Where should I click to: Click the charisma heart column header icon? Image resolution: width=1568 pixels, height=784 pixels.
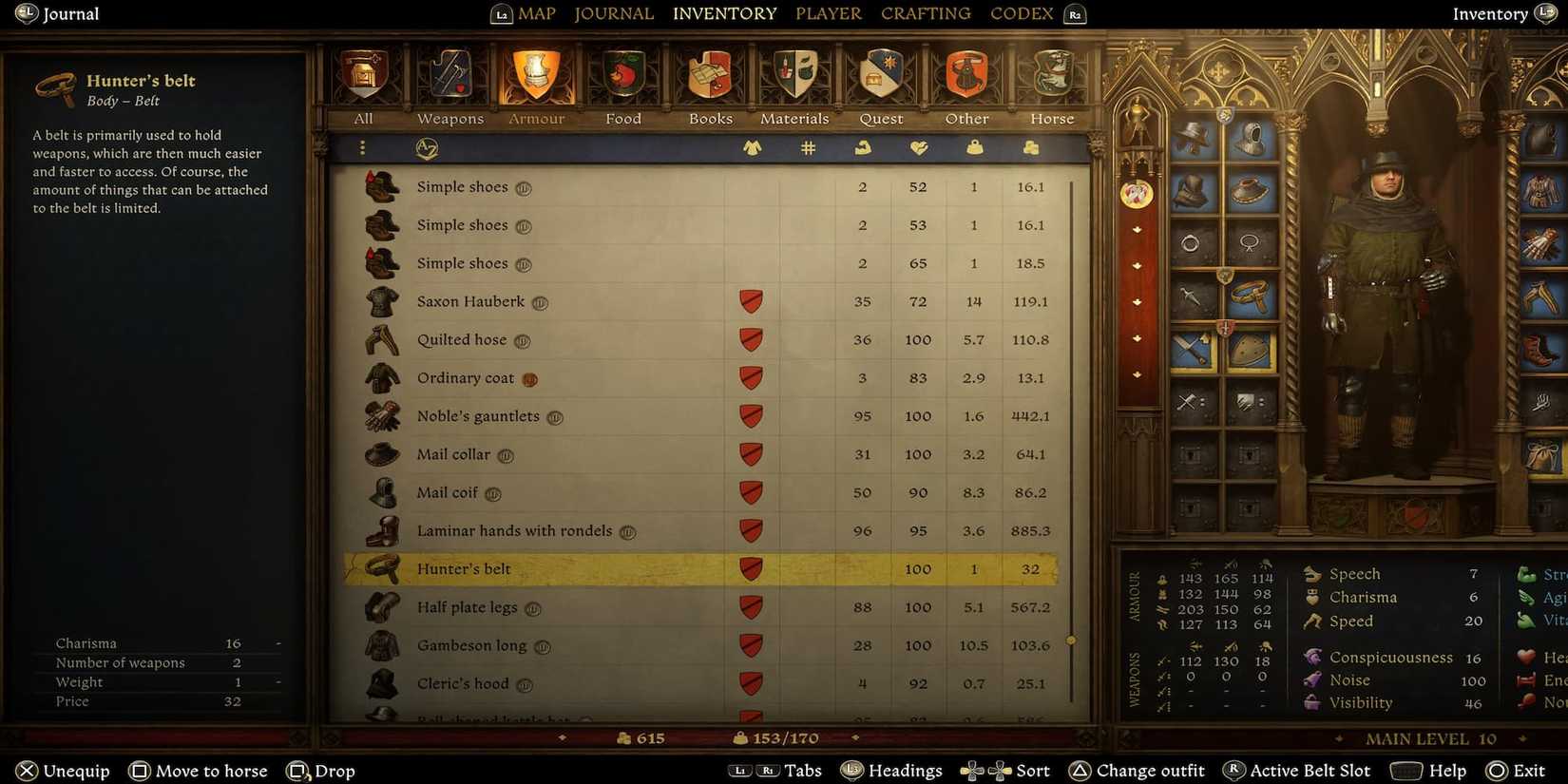(x=918, y=148)
